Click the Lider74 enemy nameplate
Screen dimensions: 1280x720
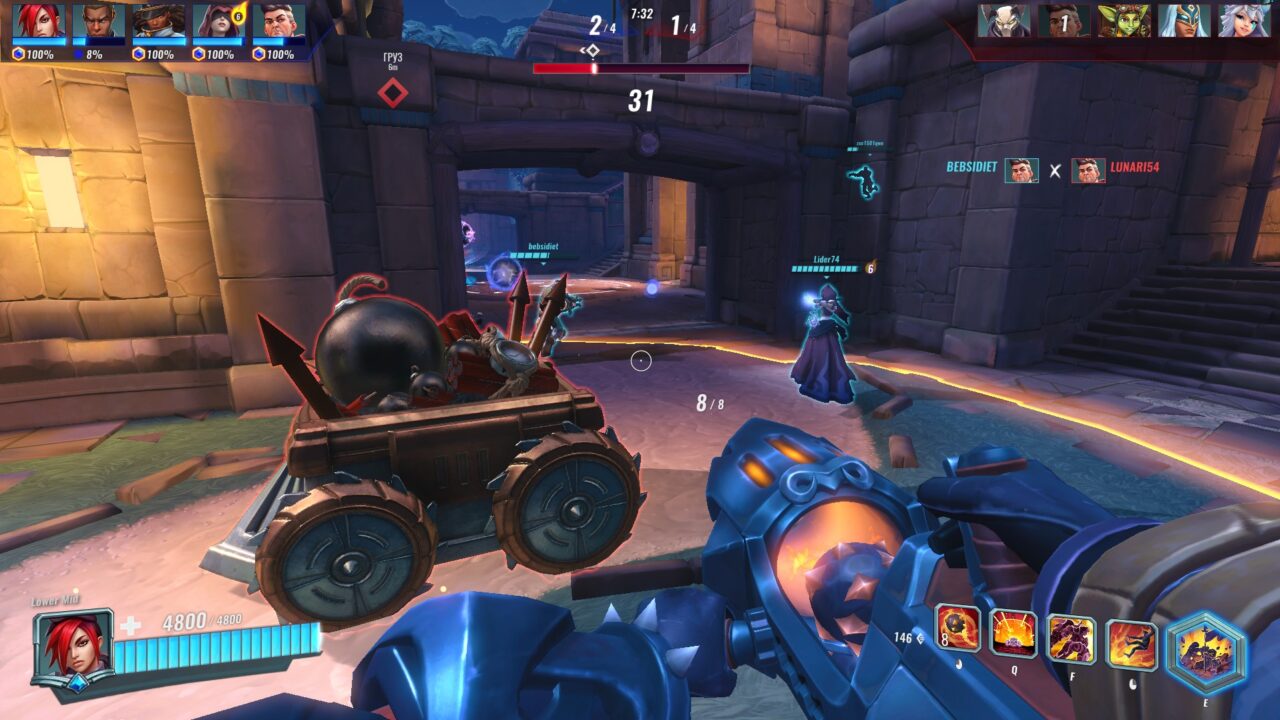[x=824, y=259]
